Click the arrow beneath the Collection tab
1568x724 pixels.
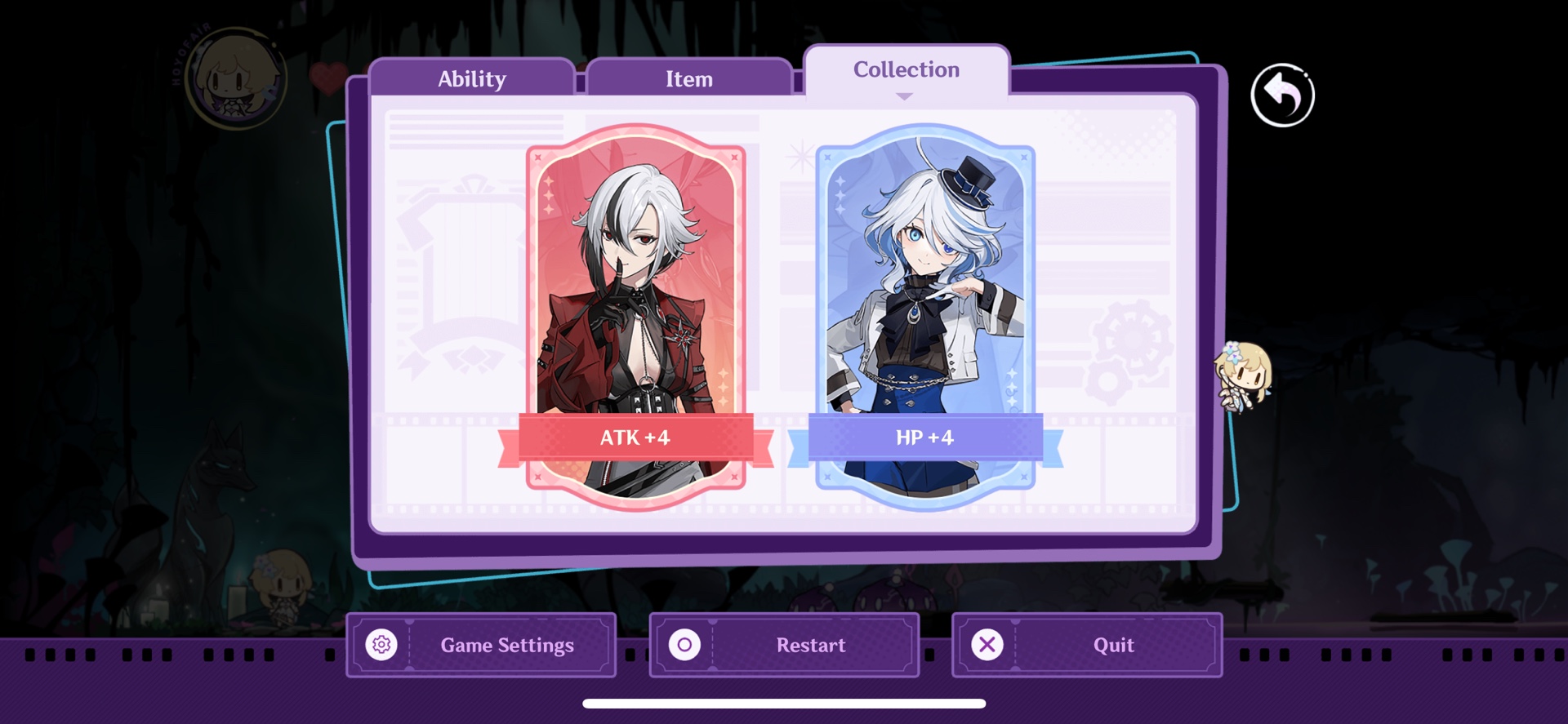pyautogui.click(x=904, y=96)
